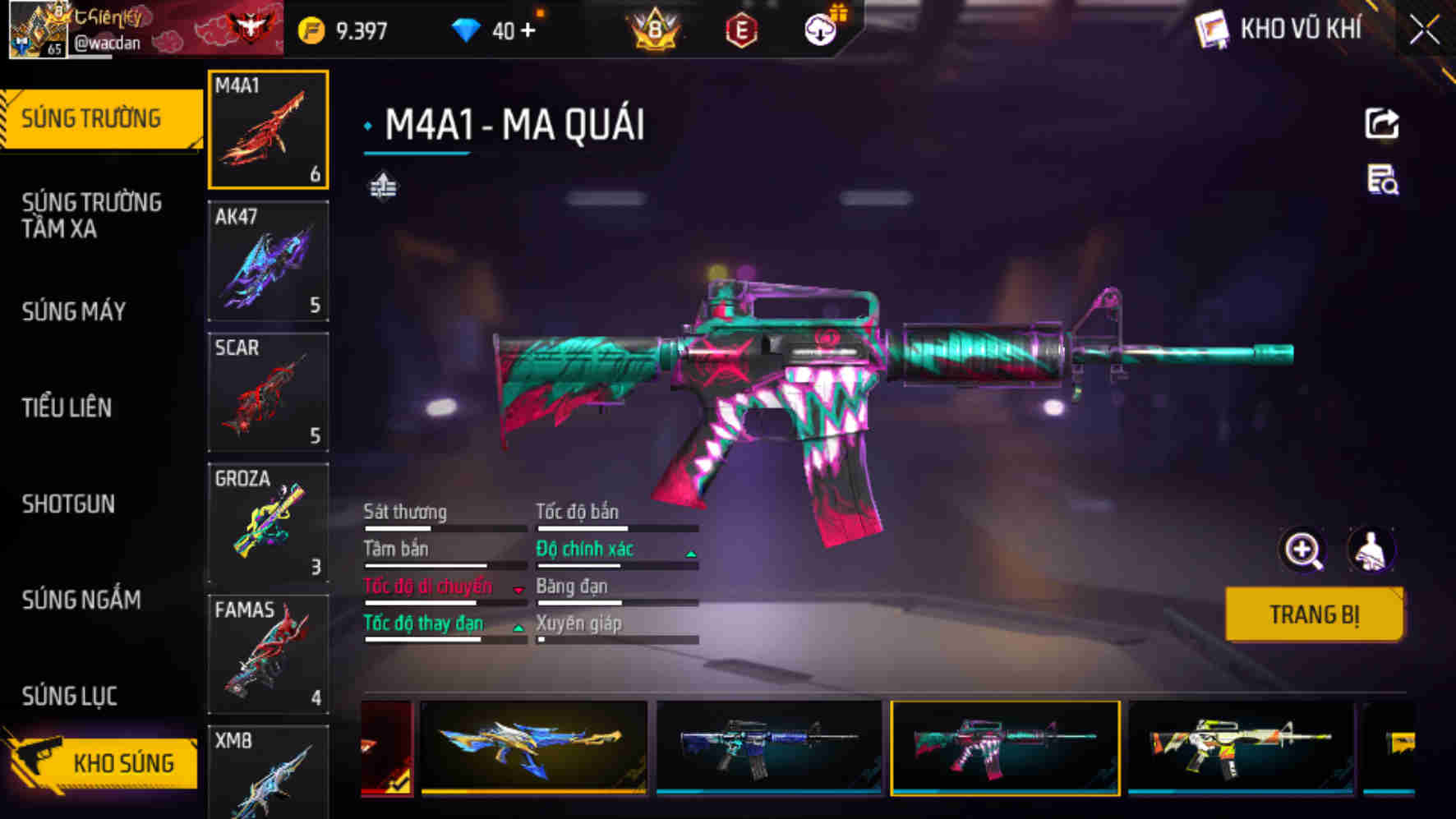Switch to Súng Trường Tầm Xa category
1456x819 pixels.
(x=91, y=215)
